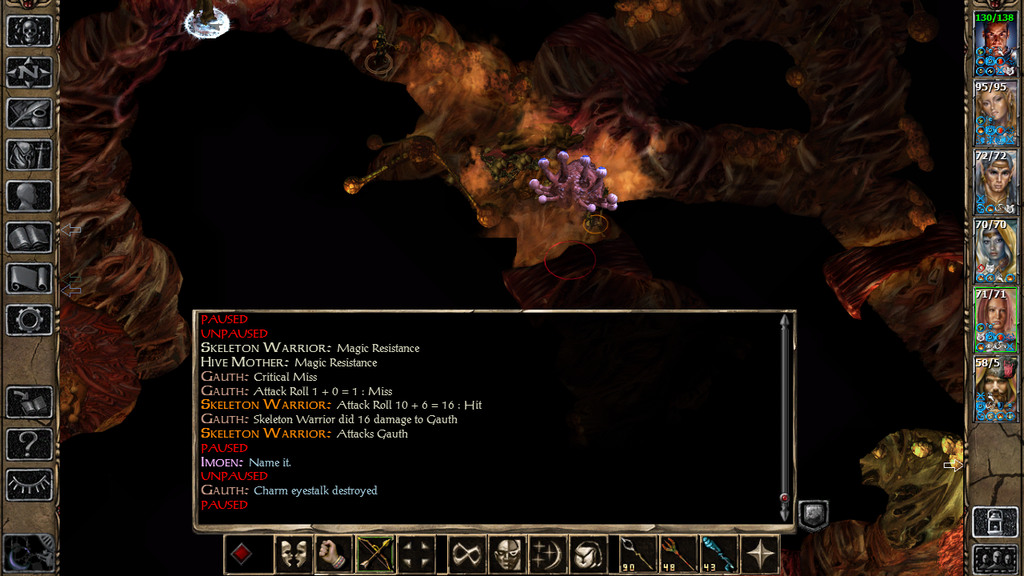Select the top portrait with 130/138 health
1024x576 pixels.
995,47
